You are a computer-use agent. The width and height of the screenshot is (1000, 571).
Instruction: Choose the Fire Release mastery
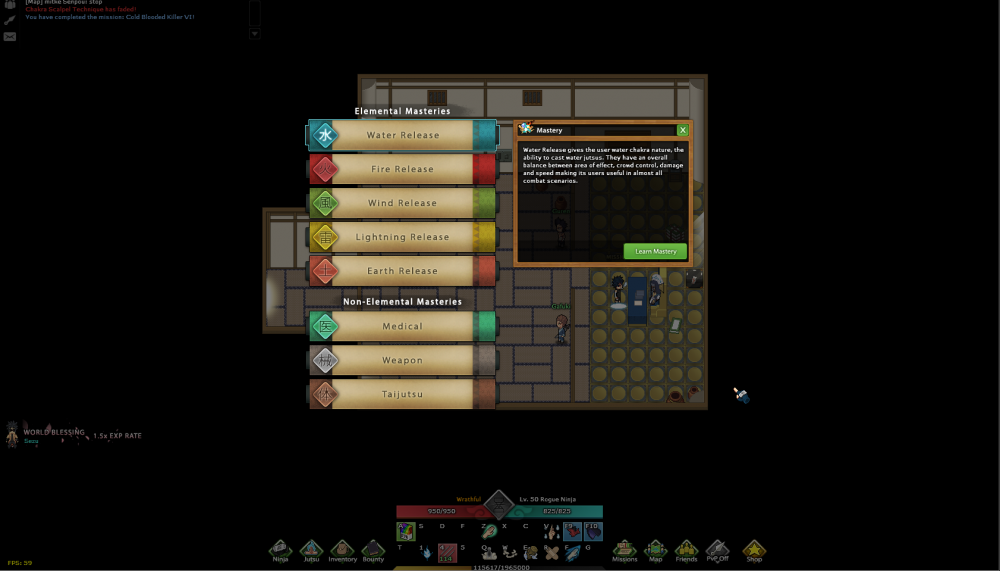click(x=402, y=169)
